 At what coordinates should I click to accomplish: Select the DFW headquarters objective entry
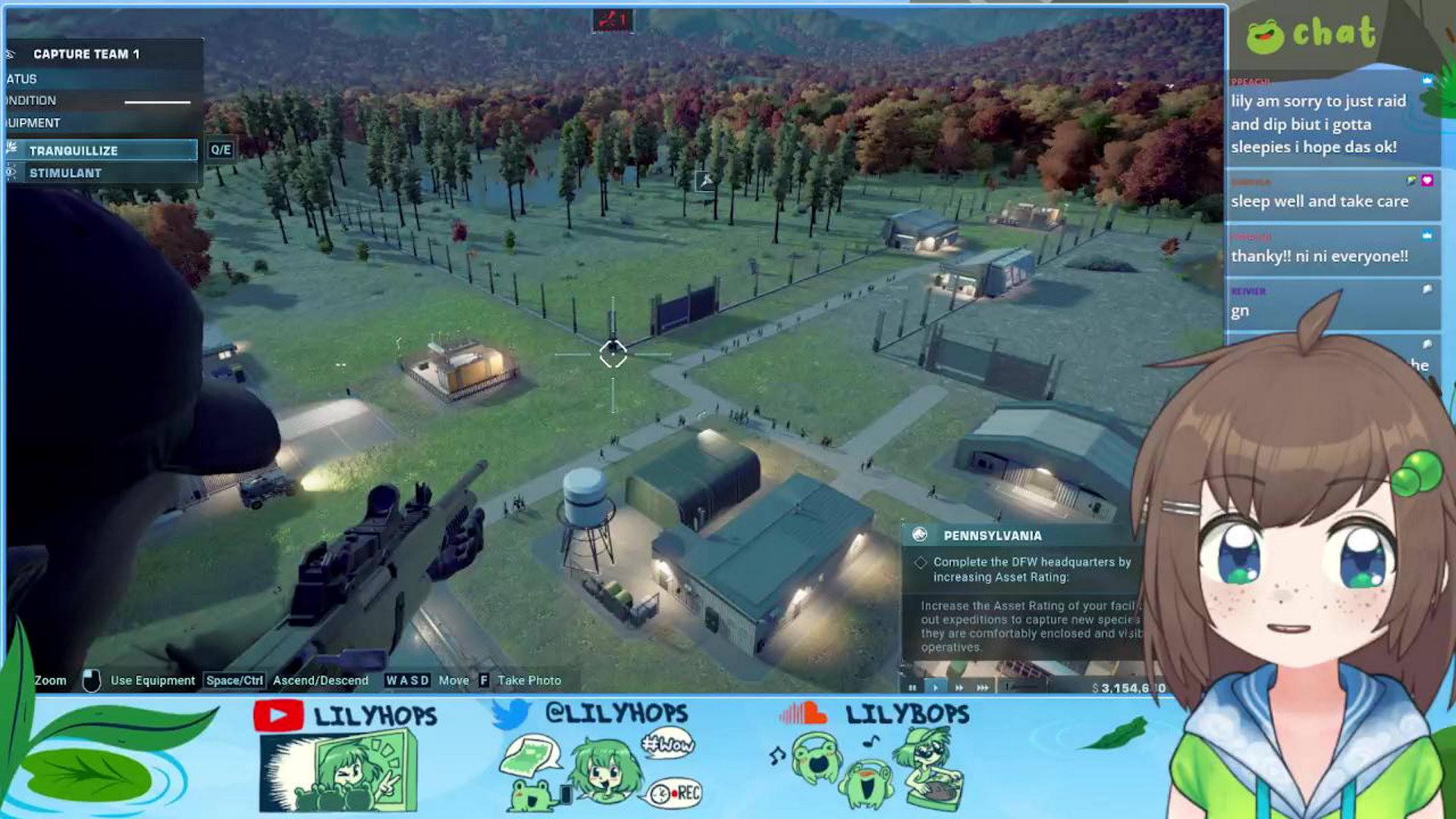coord(1031,570)
